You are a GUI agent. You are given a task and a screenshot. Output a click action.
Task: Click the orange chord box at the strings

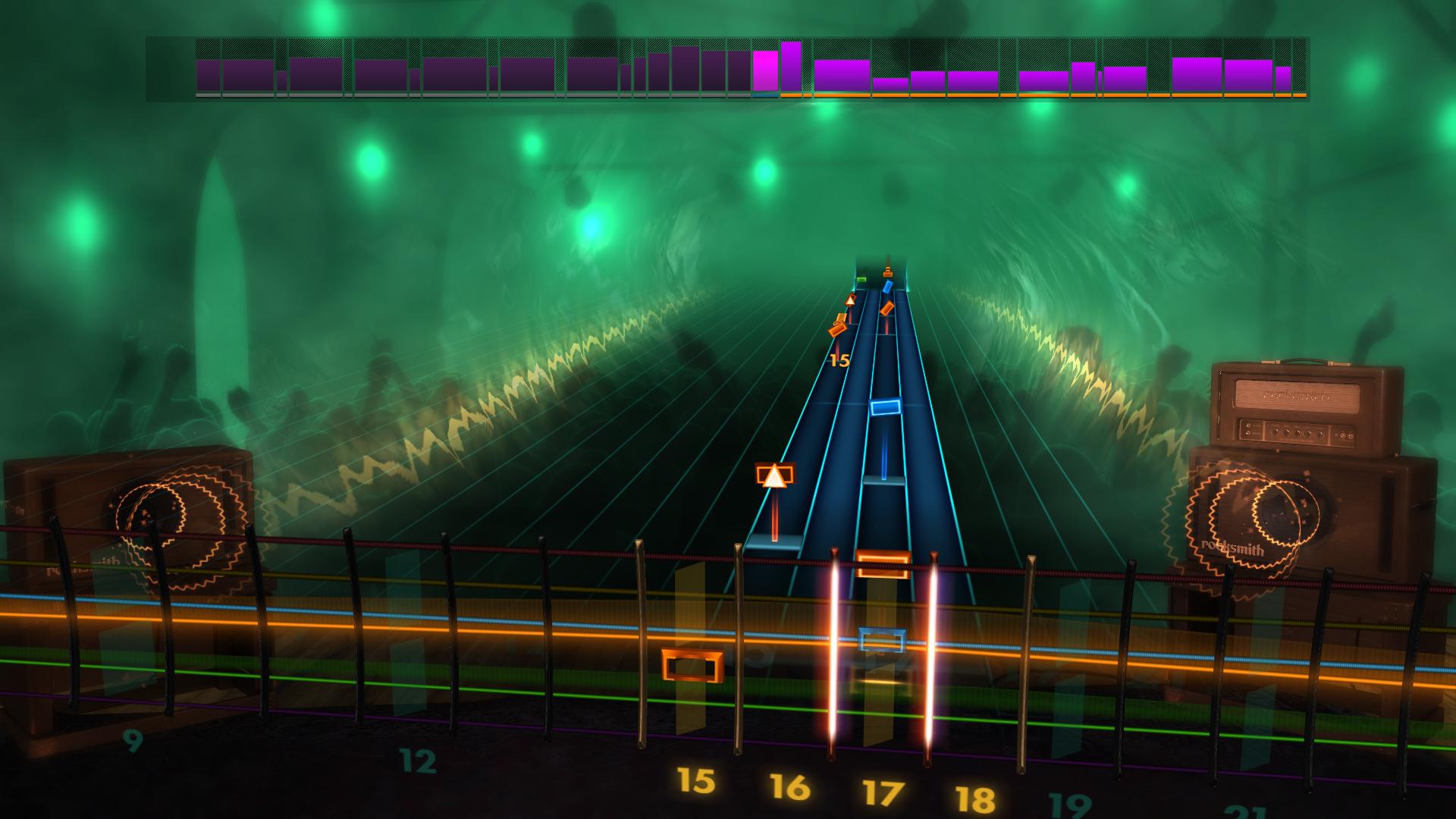(883, 565)
